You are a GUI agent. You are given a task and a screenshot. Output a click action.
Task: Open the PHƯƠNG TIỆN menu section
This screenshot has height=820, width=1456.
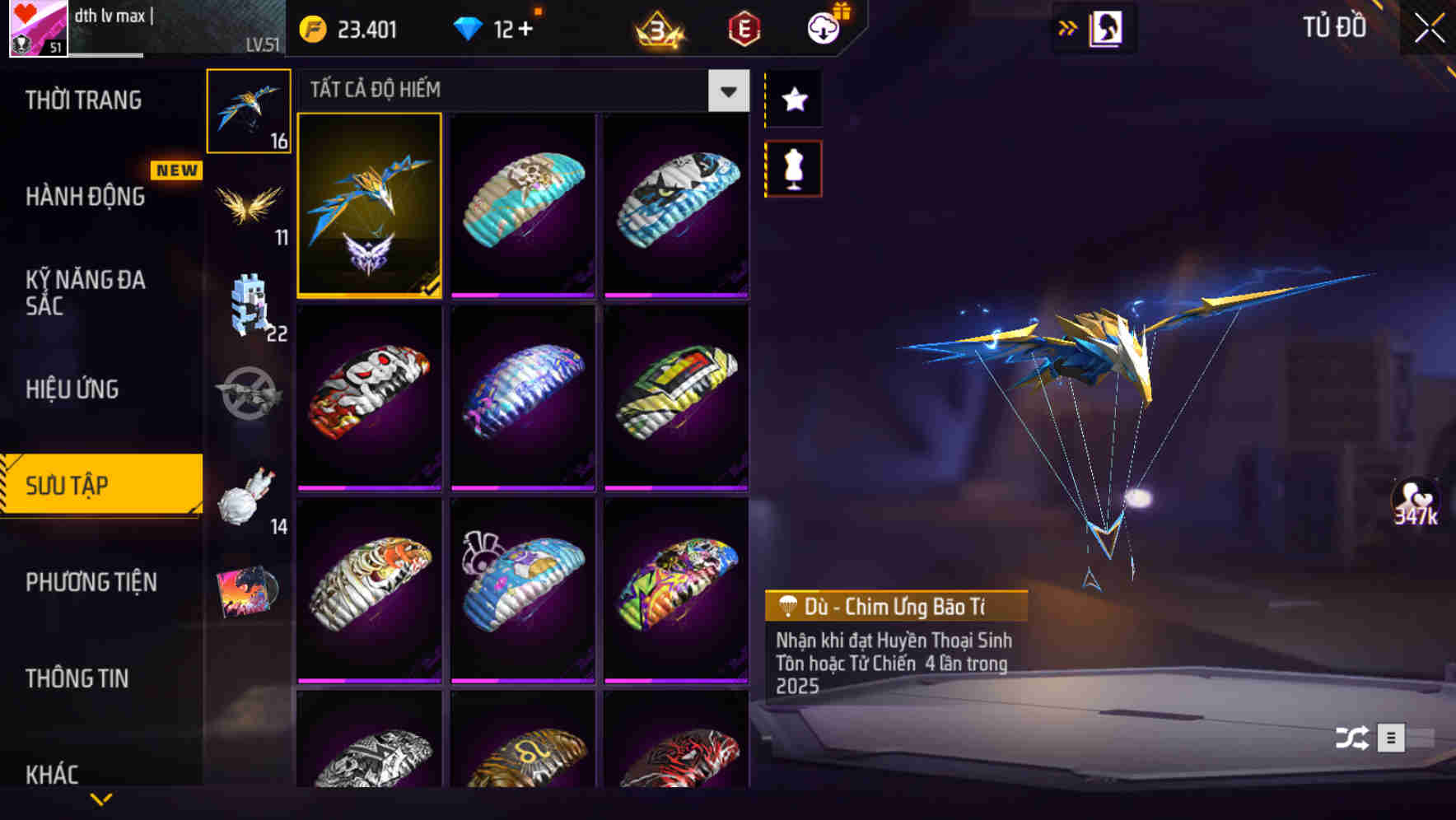91,581
